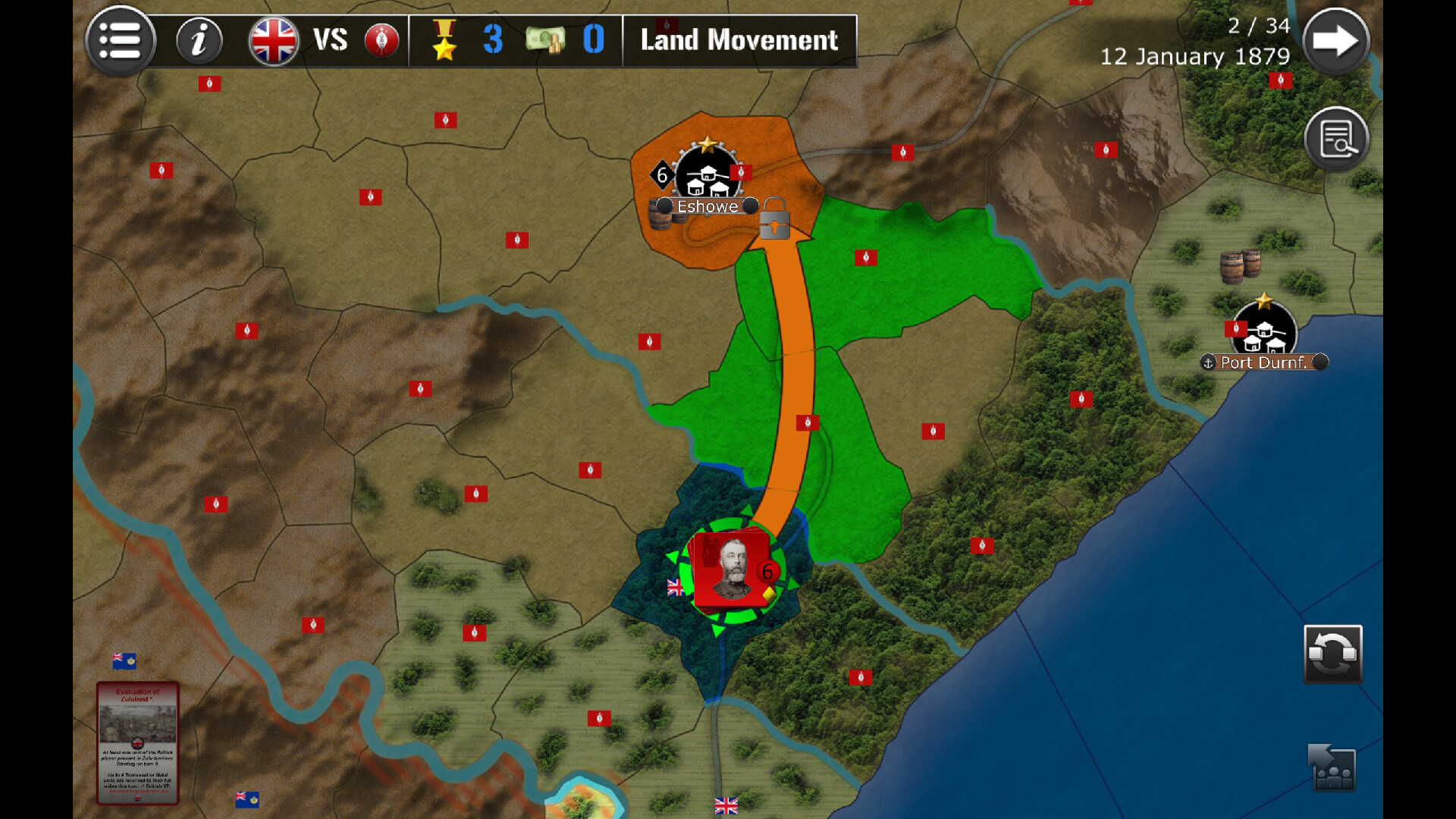Click the info button on the top bar
The height and width of the screenshot is (819, 1456).
(x=200, y=41)
